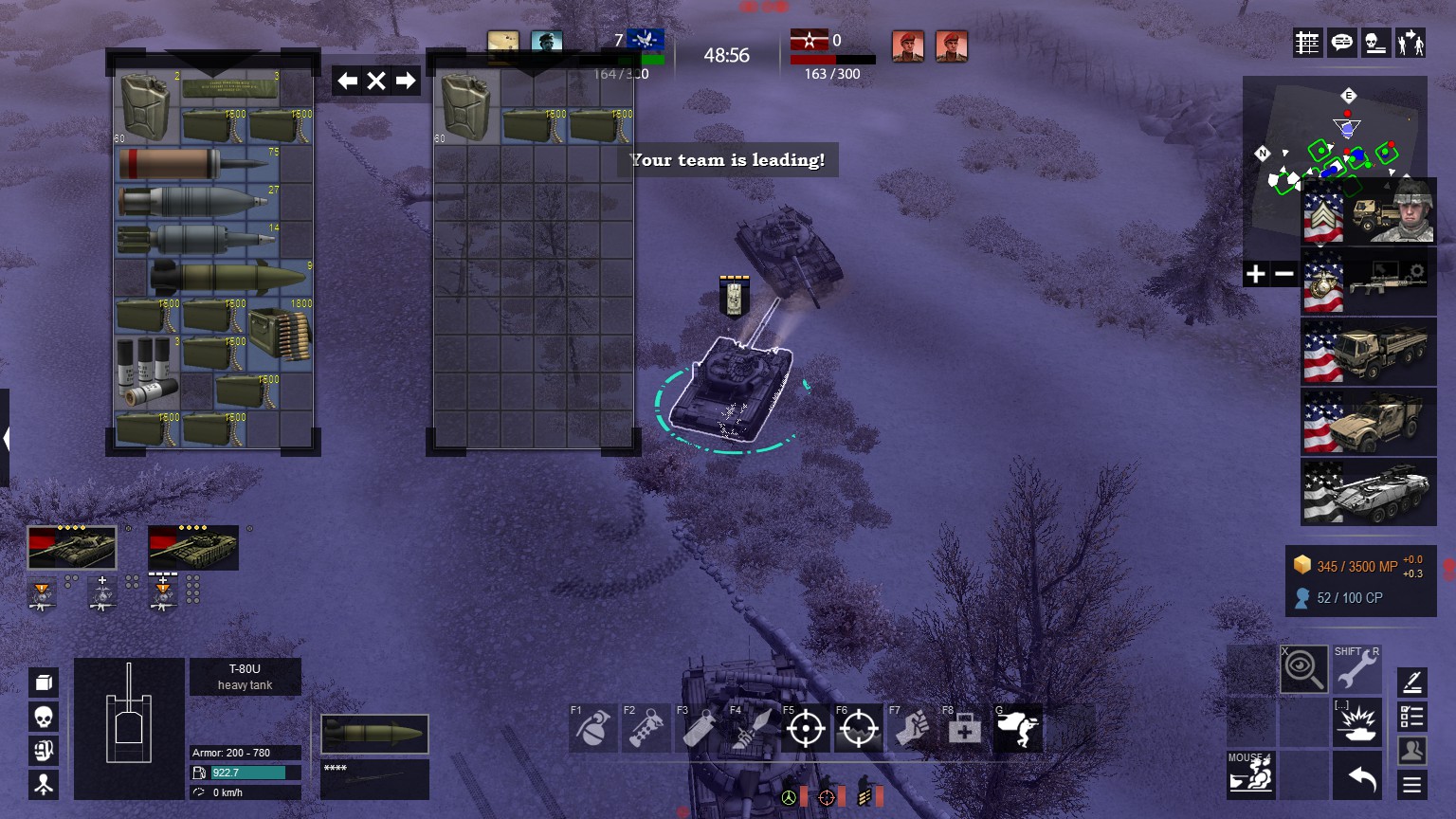Select the smoke grenade canisters item
Viewport: 1456px width, 819px height.
click(146, 371)
